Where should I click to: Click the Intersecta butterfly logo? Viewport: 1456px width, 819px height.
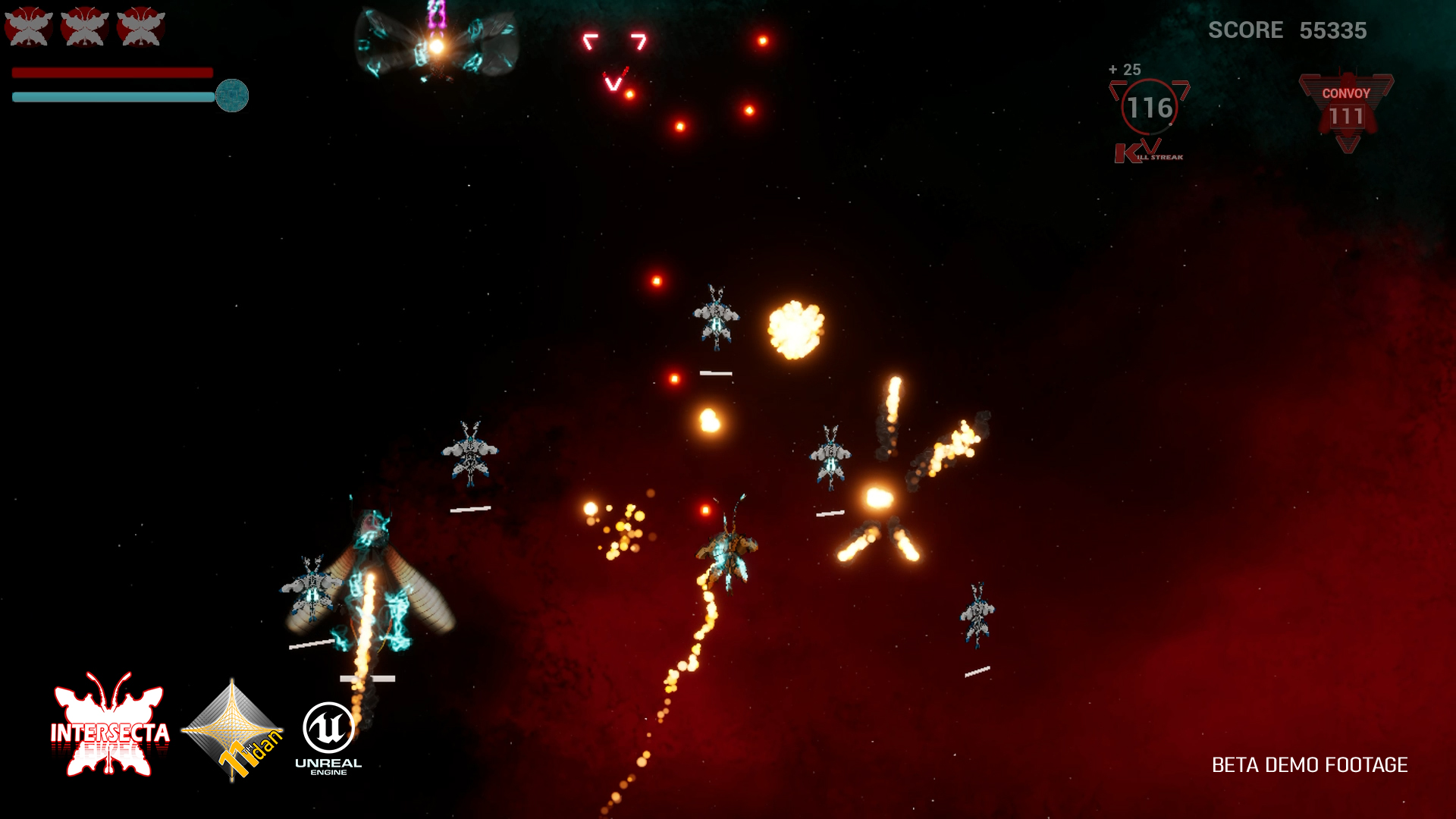click(110, 726)
